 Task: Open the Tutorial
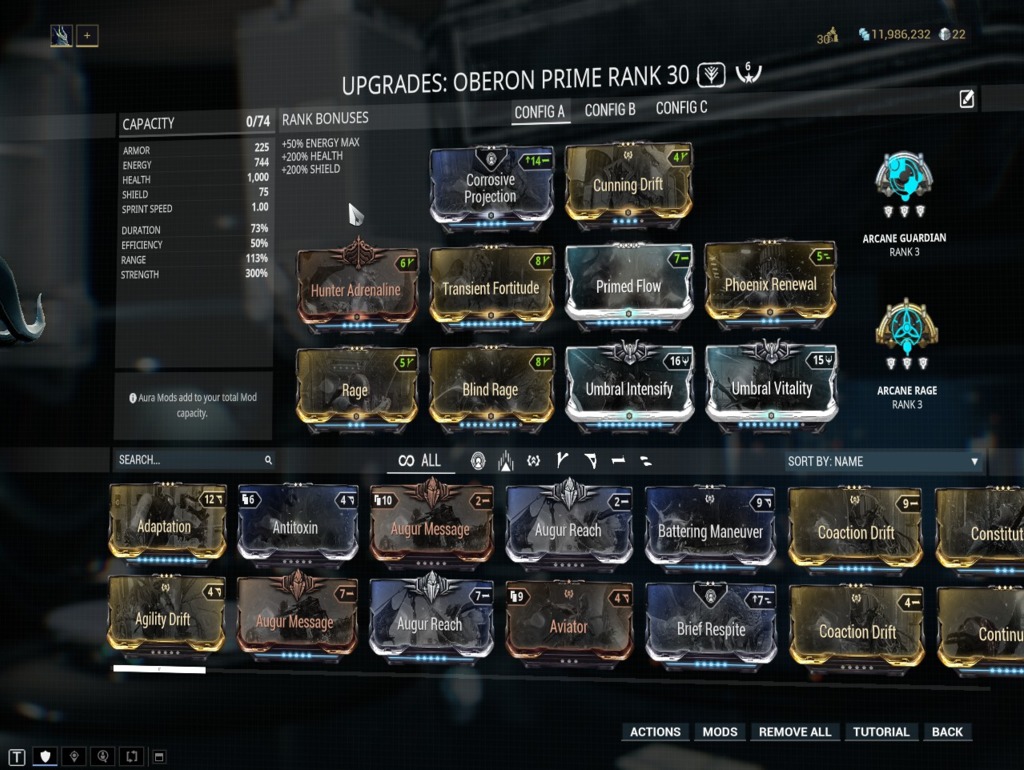tap(881, 732)
